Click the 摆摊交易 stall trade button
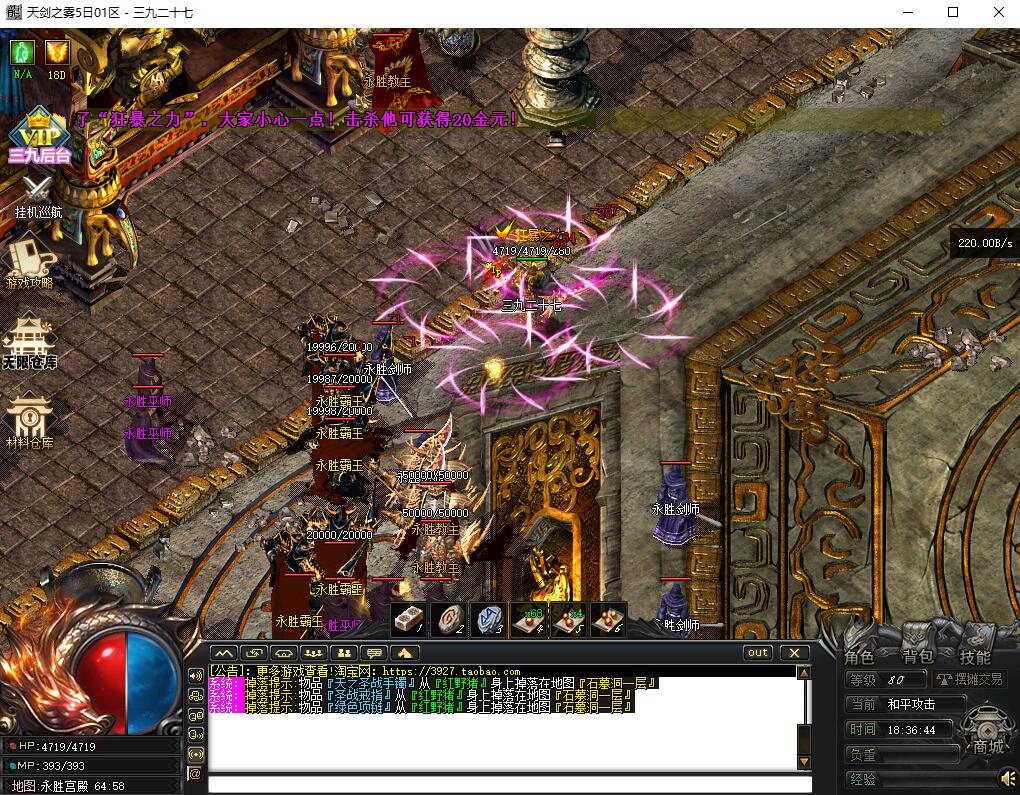 (x=969, y=679)
